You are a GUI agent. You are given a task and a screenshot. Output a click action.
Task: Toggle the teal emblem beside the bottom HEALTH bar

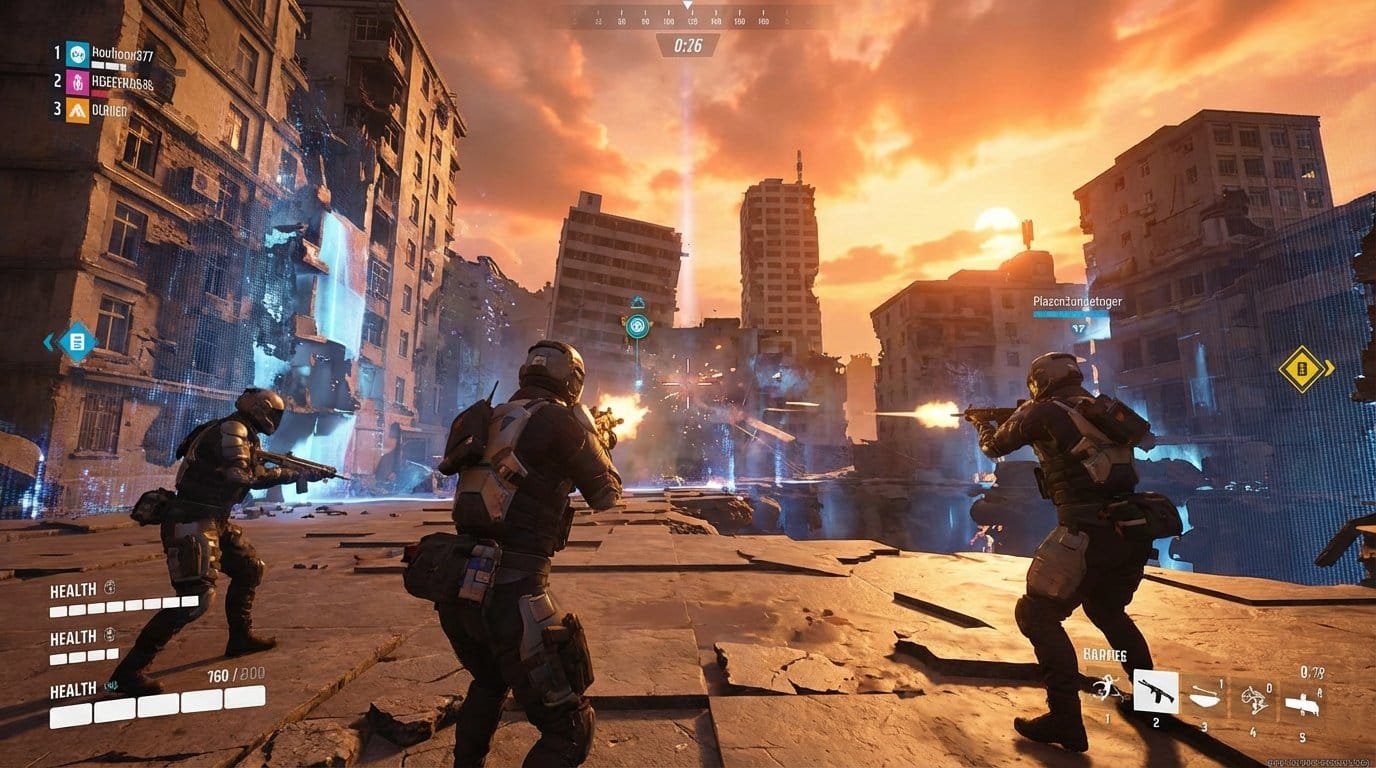[111, 686]
